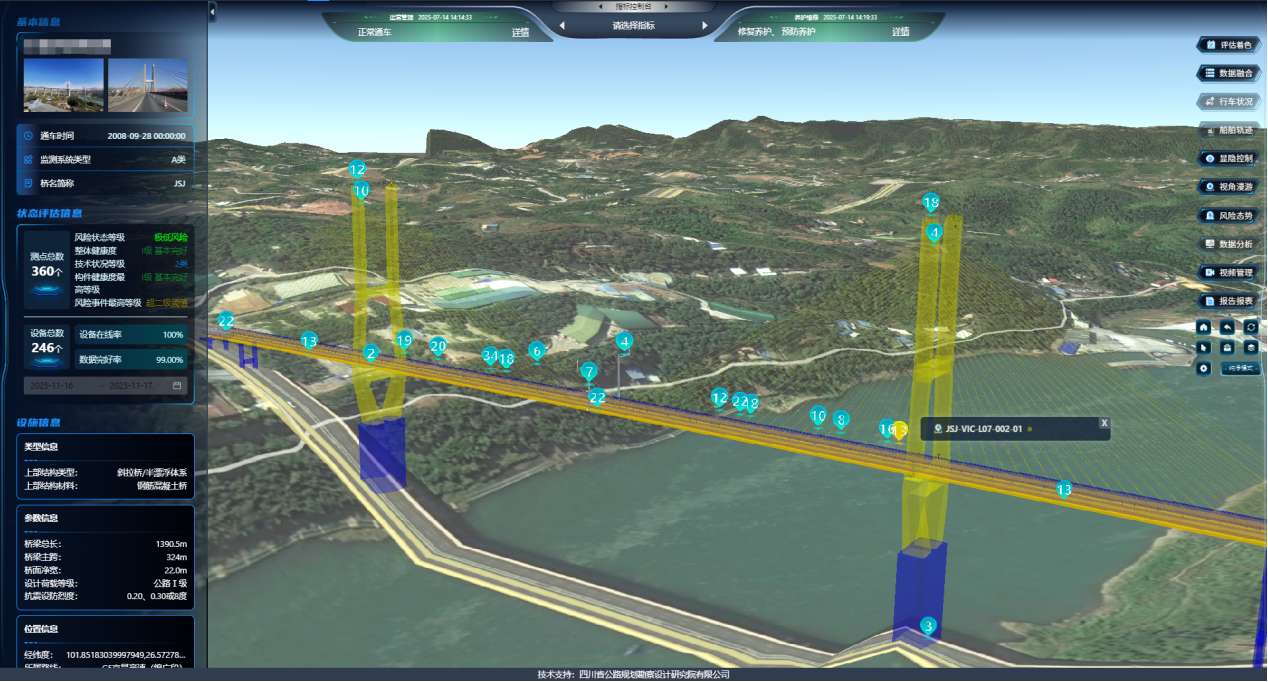Open the gear settings icon
Viewport: 1268px width, 682px height.
coord(1203,368)
